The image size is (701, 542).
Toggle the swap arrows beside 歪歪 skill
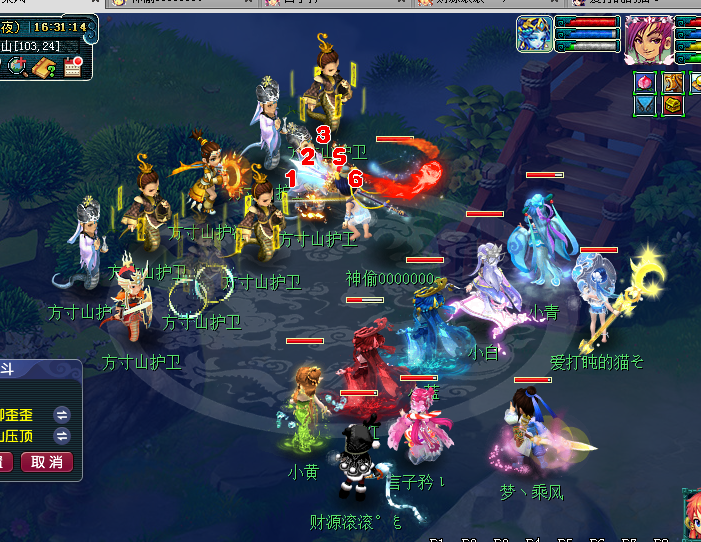point(62,414)
